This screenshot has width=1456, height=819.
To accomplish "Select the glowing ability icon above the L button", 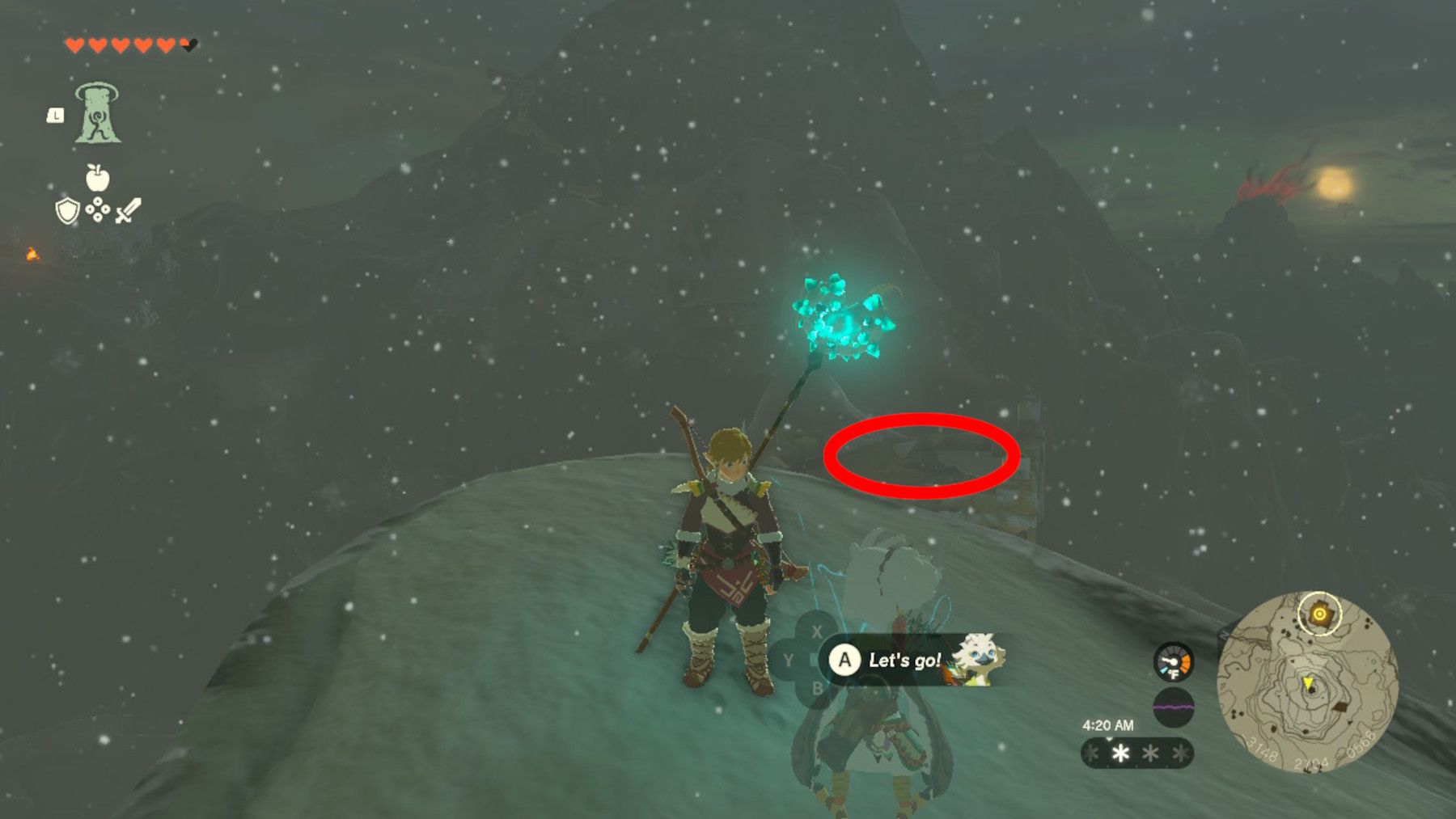I will [x=98, y=112].
